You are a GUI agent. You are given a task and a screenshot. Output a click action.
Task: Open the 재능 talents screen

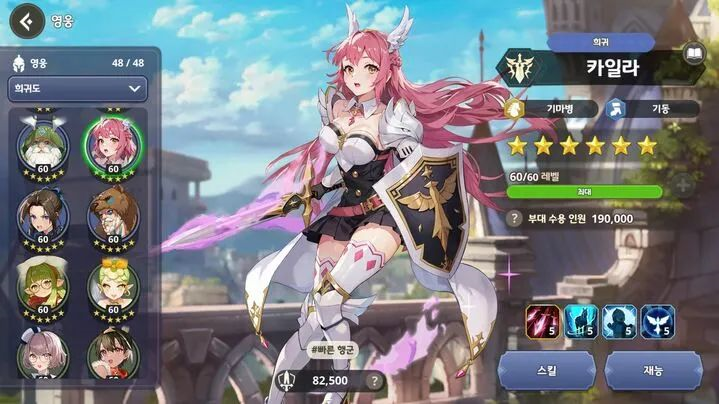coord(653,370)
